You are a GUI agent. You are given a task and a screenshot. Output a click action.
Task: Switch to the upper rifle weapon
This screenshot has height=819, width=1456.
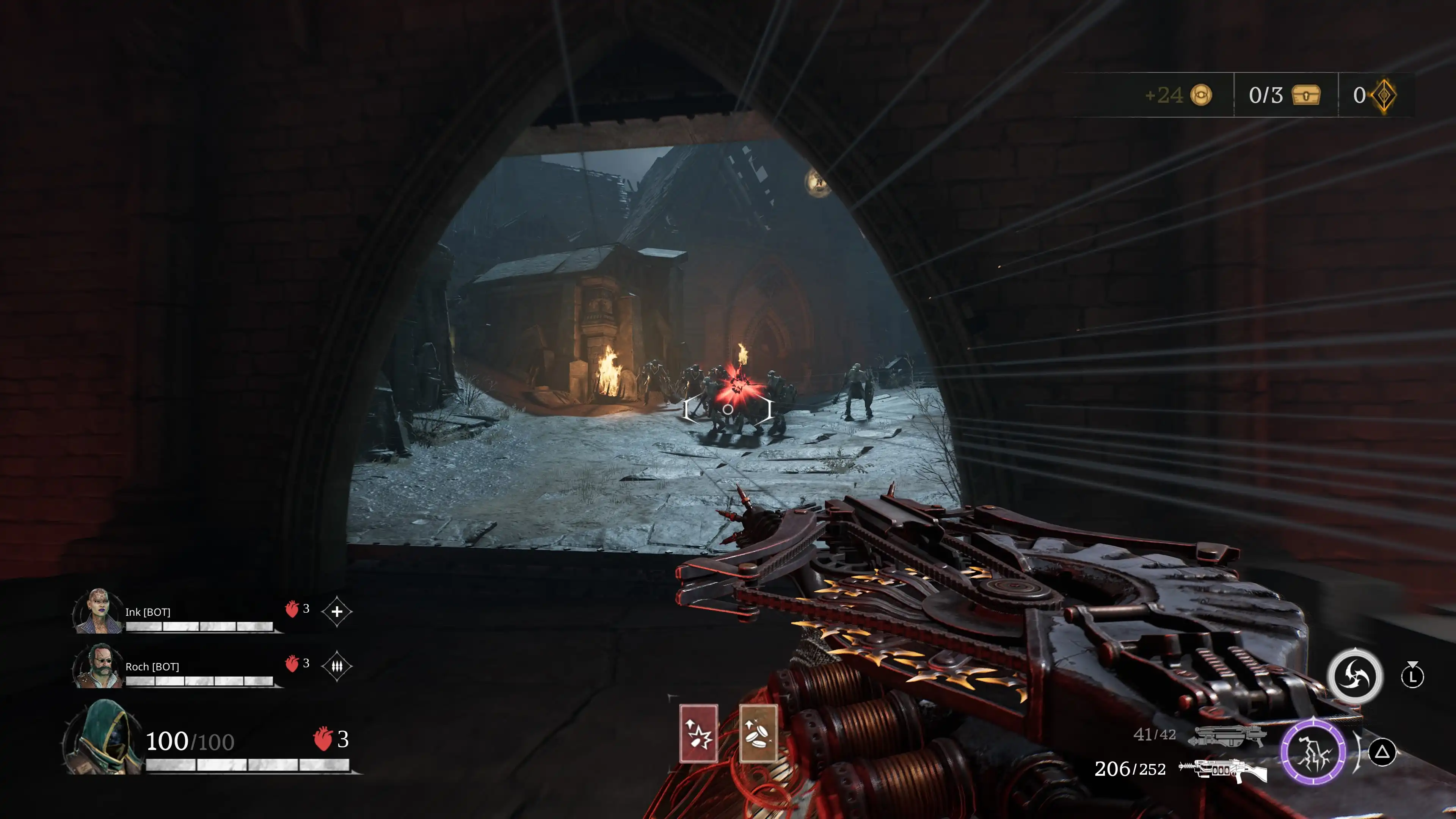(1228, 735)
